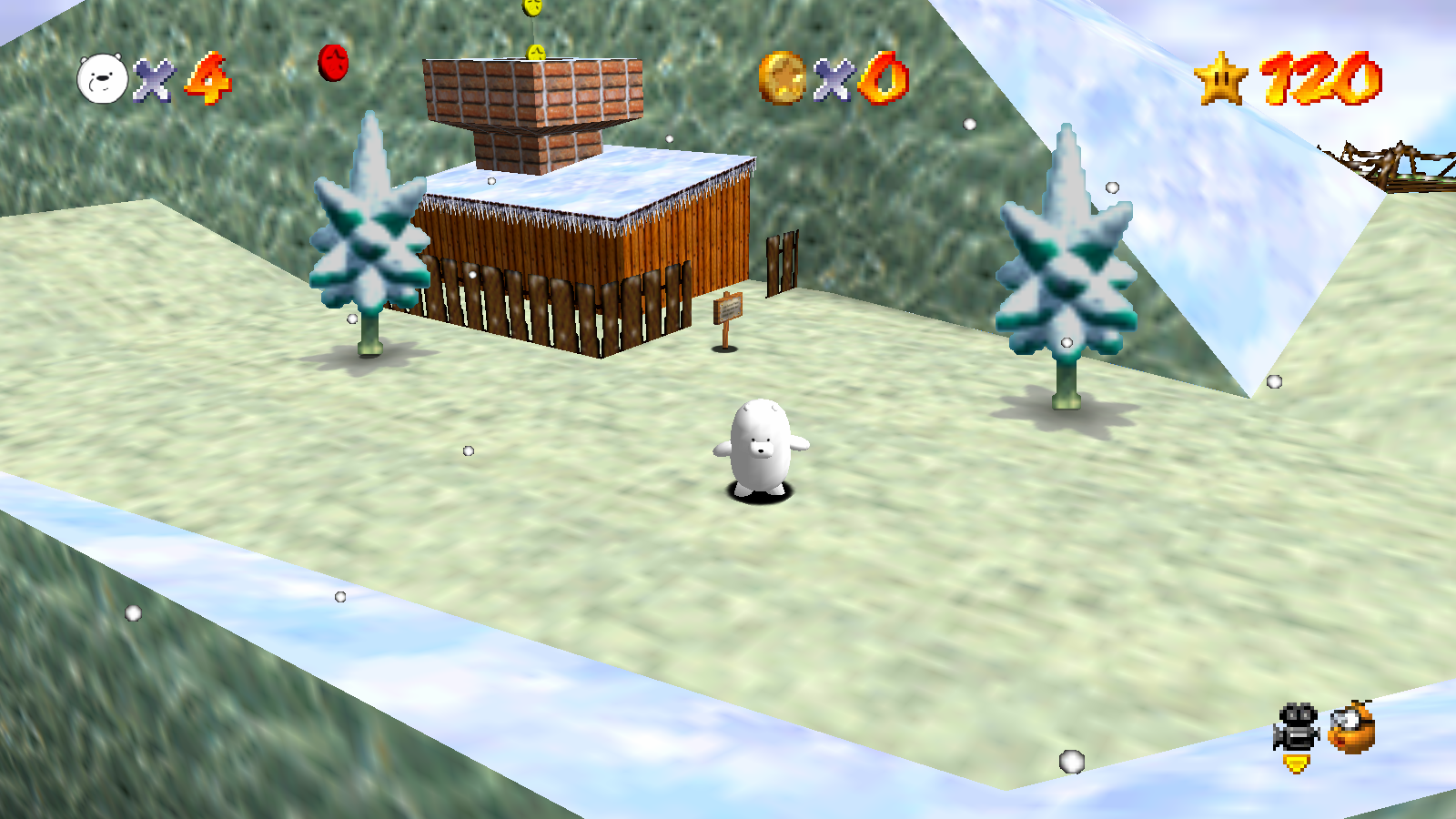The width and height of the screenshot is (1456, 819).
Task: Select the Lakitu camera icon
Action: [1352, 727]
